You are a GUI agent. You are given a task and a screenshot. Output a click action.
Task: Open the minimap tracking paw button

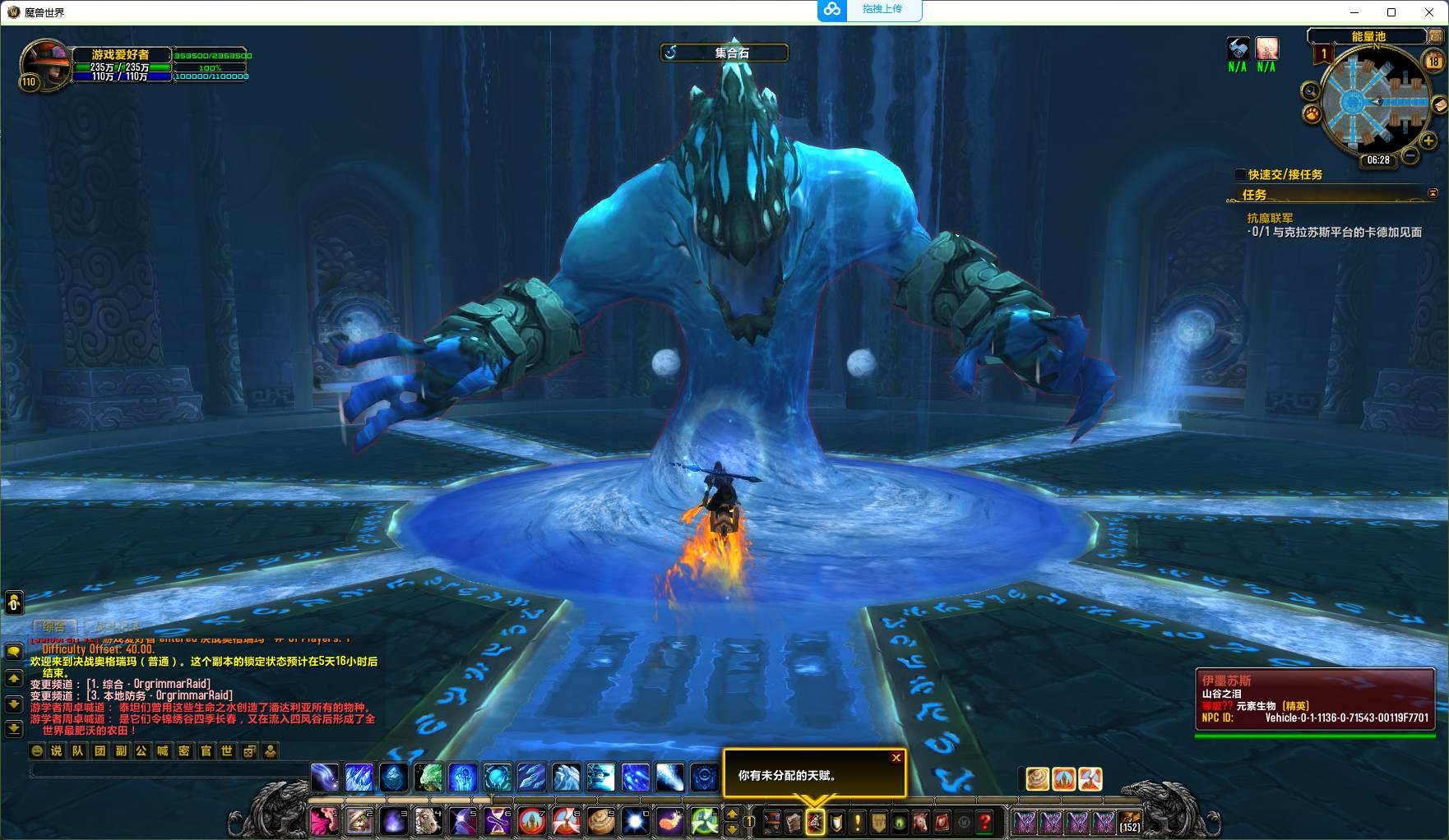coord(1312,114)
